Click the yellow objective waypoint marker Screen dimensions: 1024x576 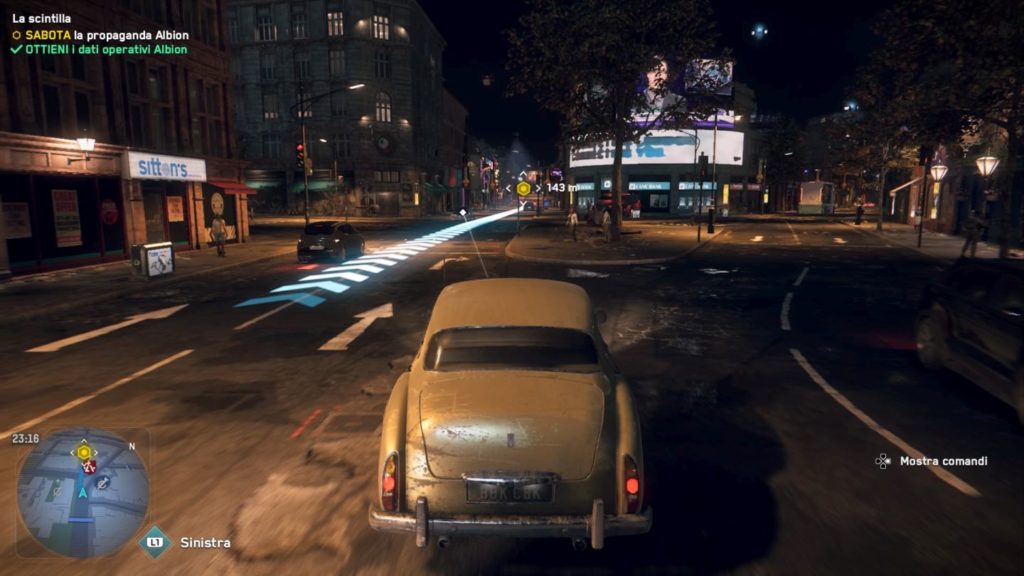click(523, 187)
